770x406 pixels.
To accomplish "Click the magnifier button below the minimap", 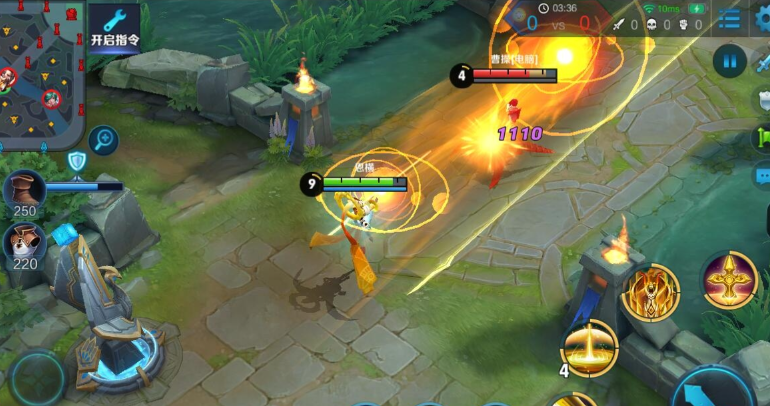I will [103, 140].
